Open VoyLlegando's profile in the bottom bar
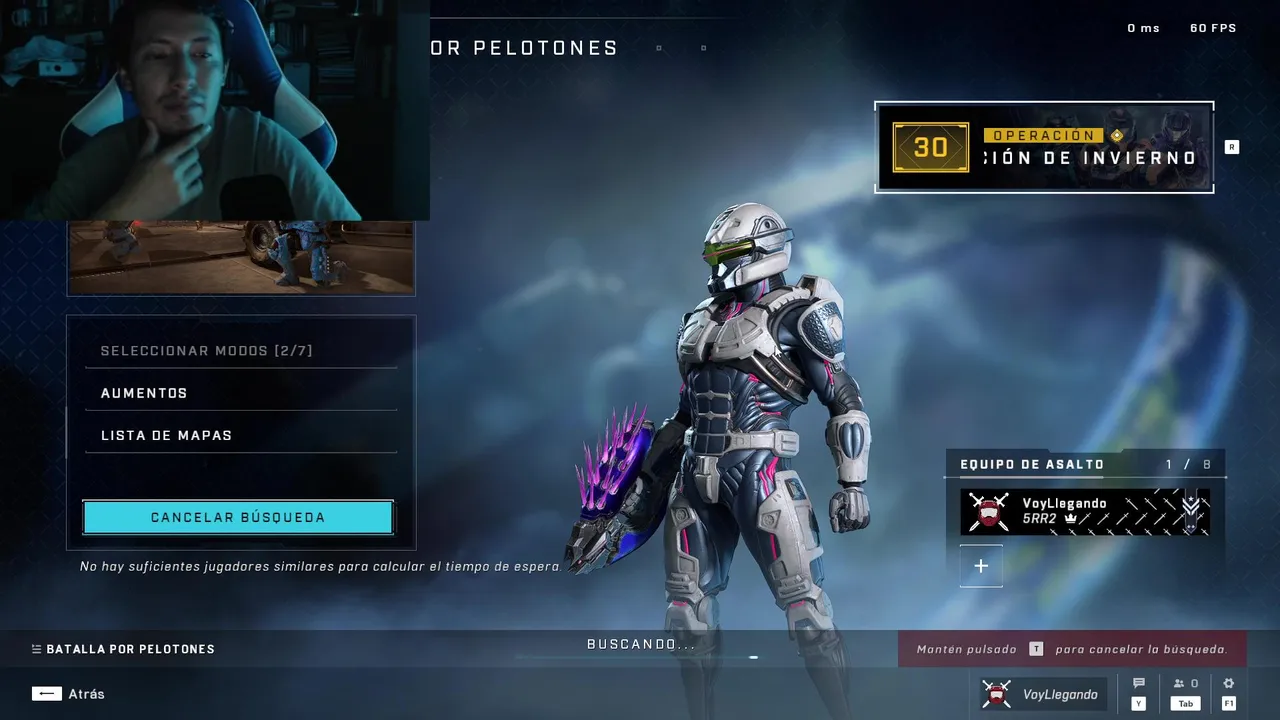The image size is (1280, 720). (x=1040, y=694)
